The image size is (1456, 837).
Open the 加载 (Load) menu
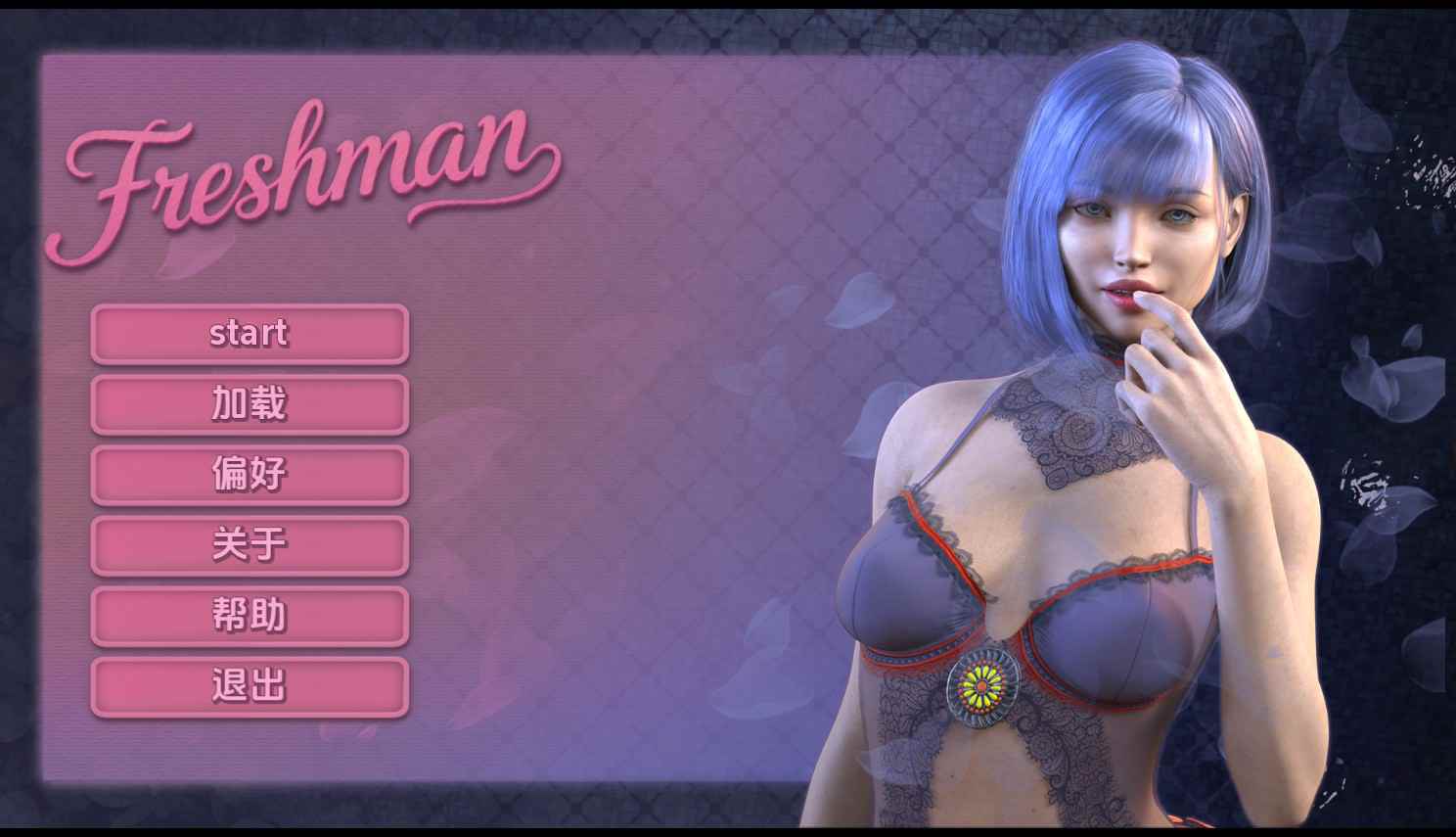[x=250, y=404]
